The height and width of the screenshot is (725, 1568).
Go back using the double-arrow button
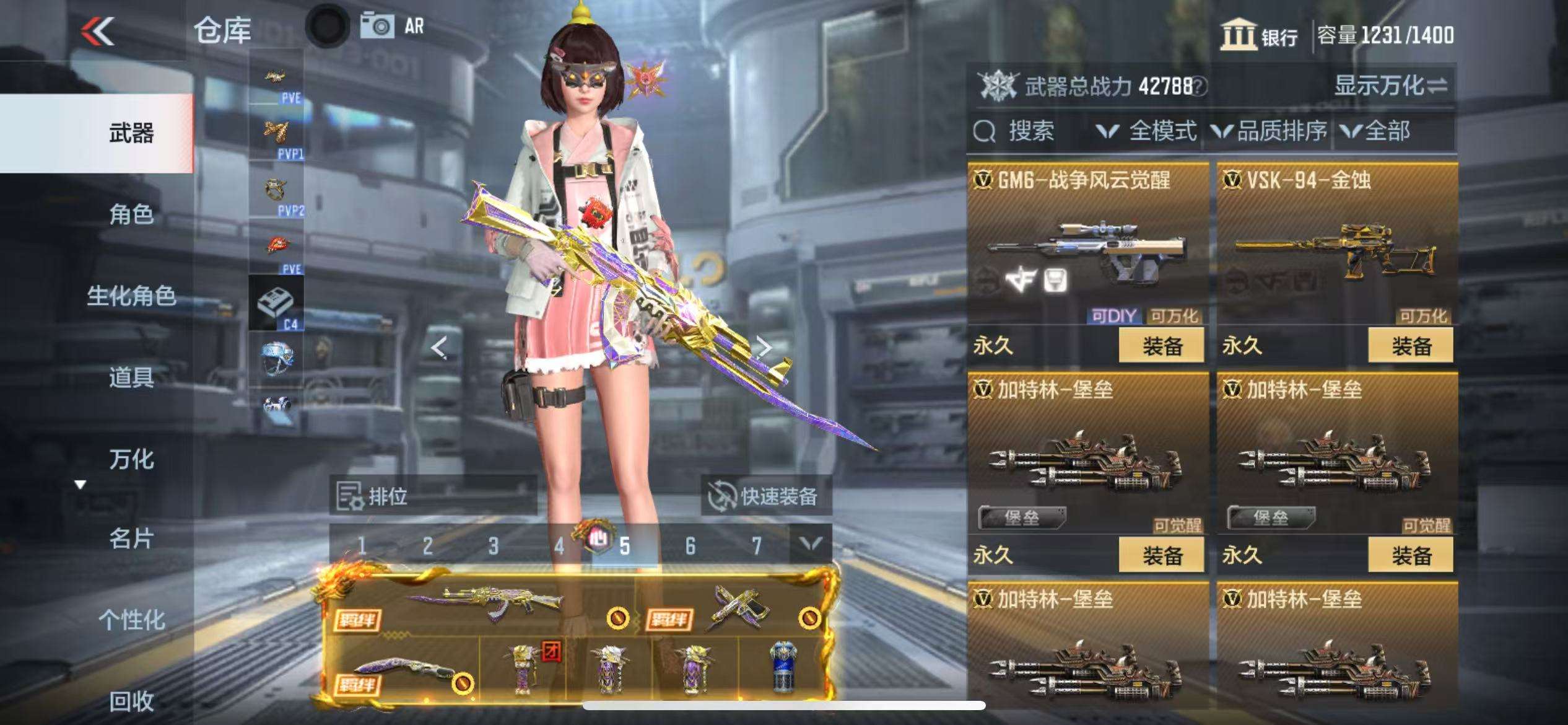click(x=98, y=31)
